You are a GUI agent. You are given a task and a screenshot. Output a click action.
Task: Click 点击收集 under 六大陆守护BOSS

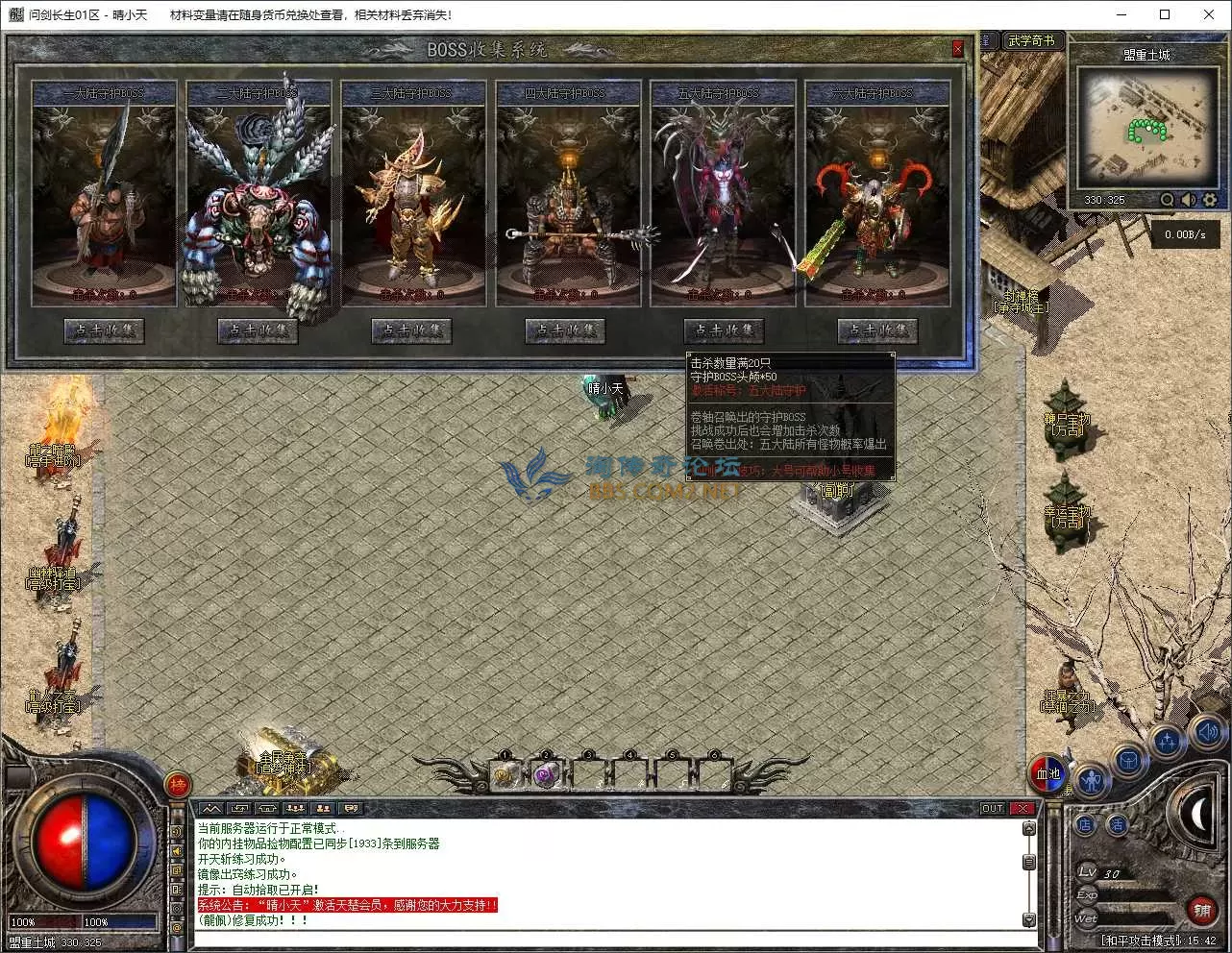(x=876, y=330)
